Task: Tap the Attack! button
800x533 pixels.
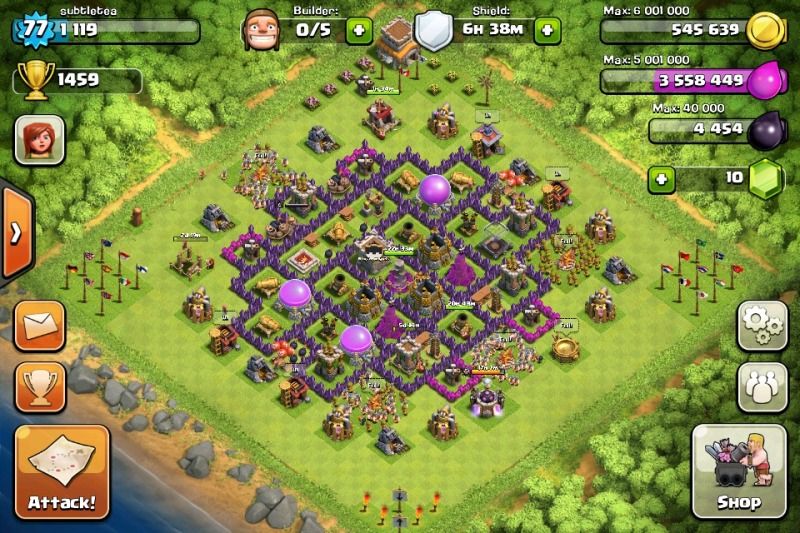Action: pyautogui.click(x=61, y=470)
